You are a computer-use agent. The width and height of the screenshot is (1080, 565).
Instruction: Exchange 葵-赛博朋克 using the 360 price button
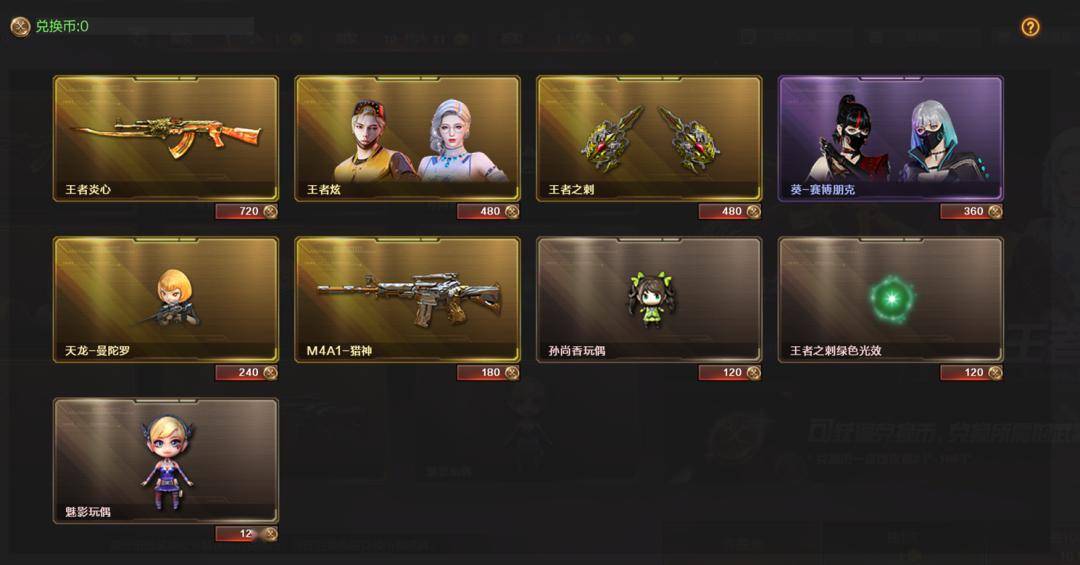[x=971, y=211]
